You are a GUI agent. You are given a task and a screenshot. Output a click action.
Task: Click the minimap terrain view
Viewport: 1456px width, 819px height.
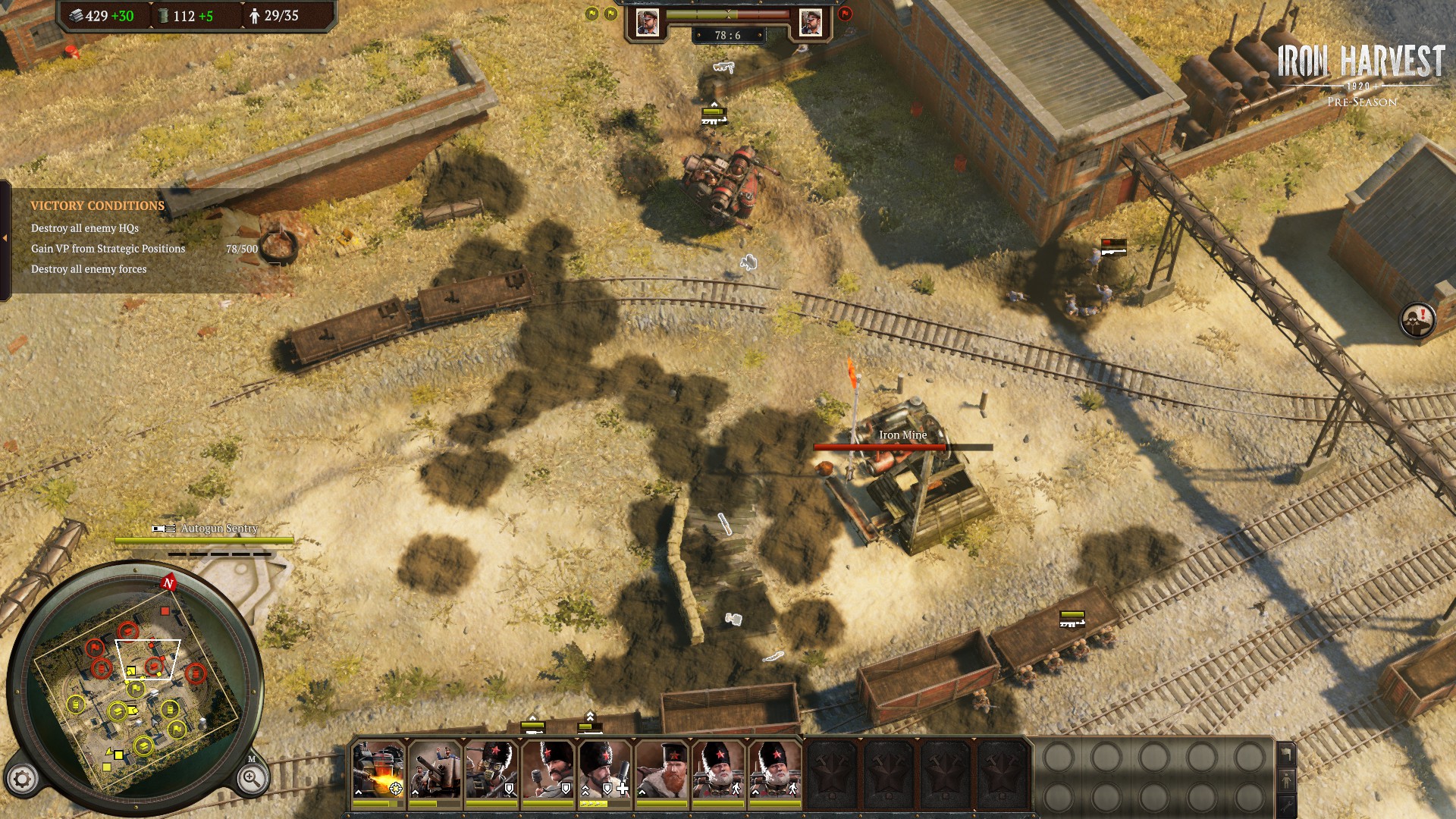pyautogui.click(x=136, y=690)
